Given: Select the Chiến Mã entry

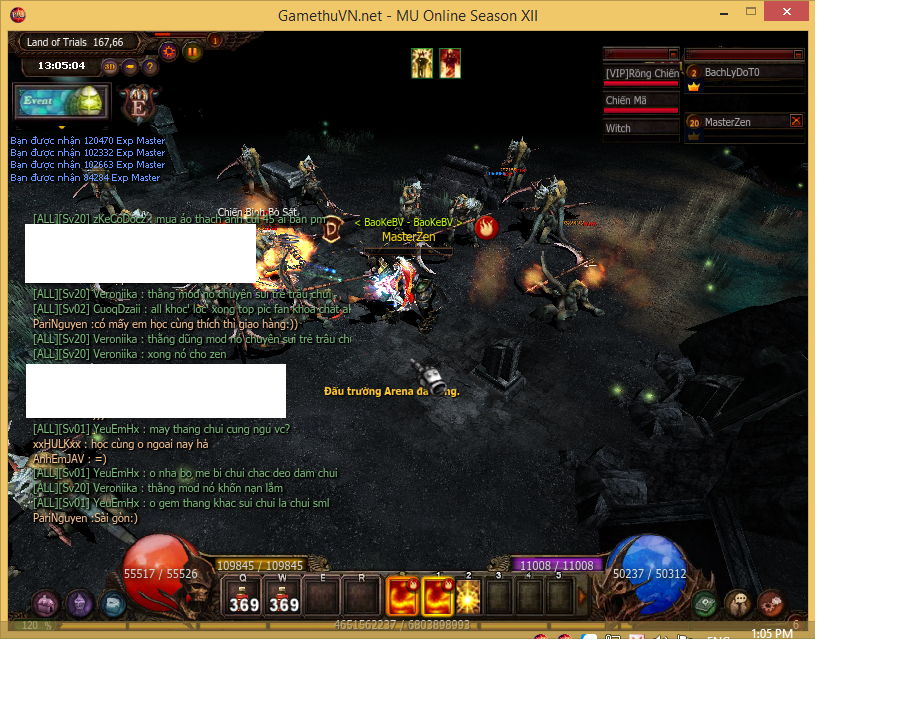Looking at the screenshot, I should (x=641, y=101).
